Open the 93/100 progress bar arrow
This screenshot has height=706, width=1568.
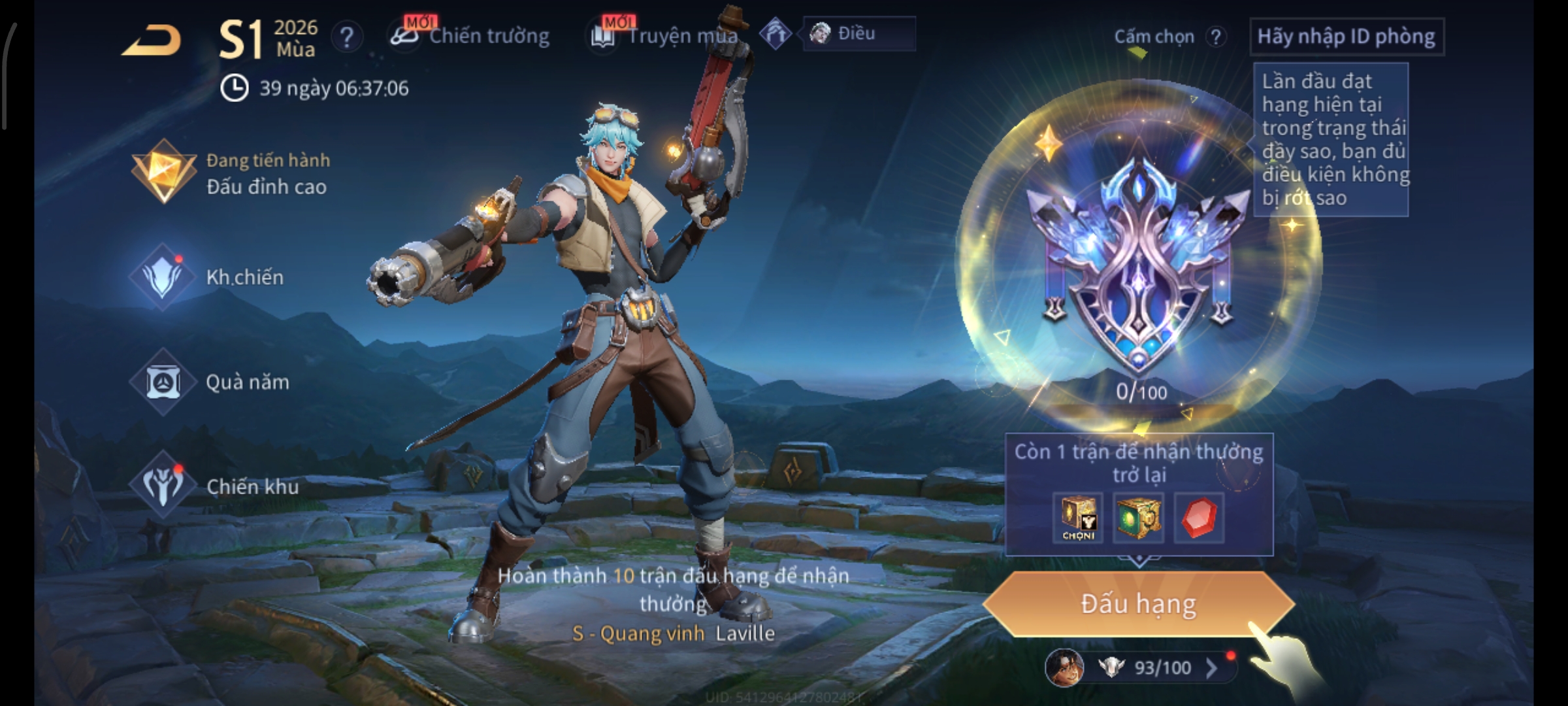[x=1211, y=667]
